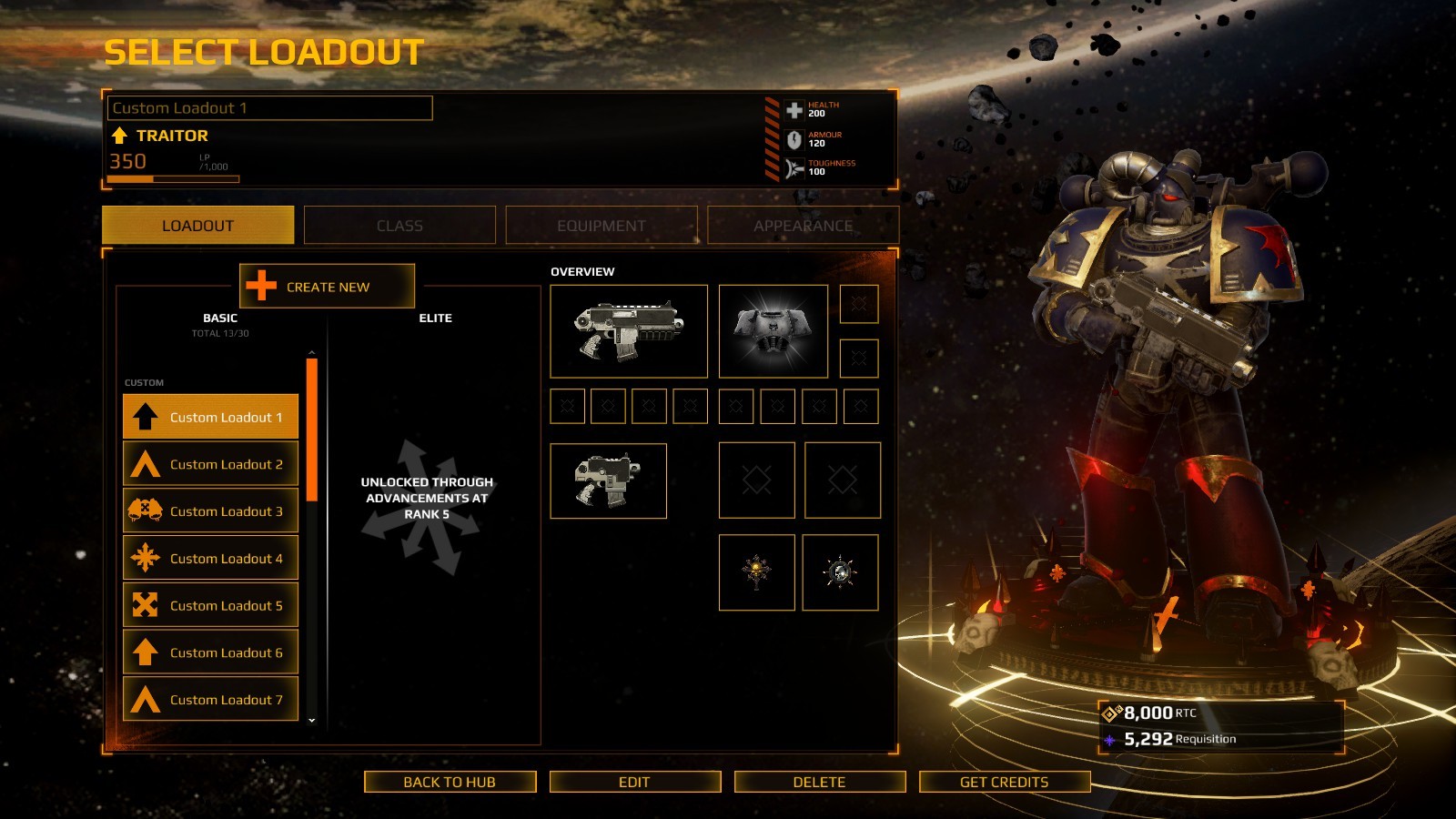
Task: Go back to hub
Action: pyautogui.click(x=450, y=782)
